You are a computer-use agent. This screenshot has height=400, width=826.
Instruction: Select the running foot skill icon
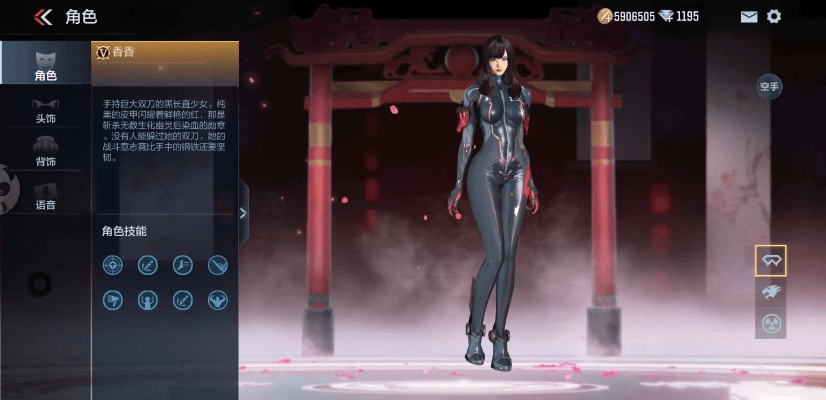182,265
